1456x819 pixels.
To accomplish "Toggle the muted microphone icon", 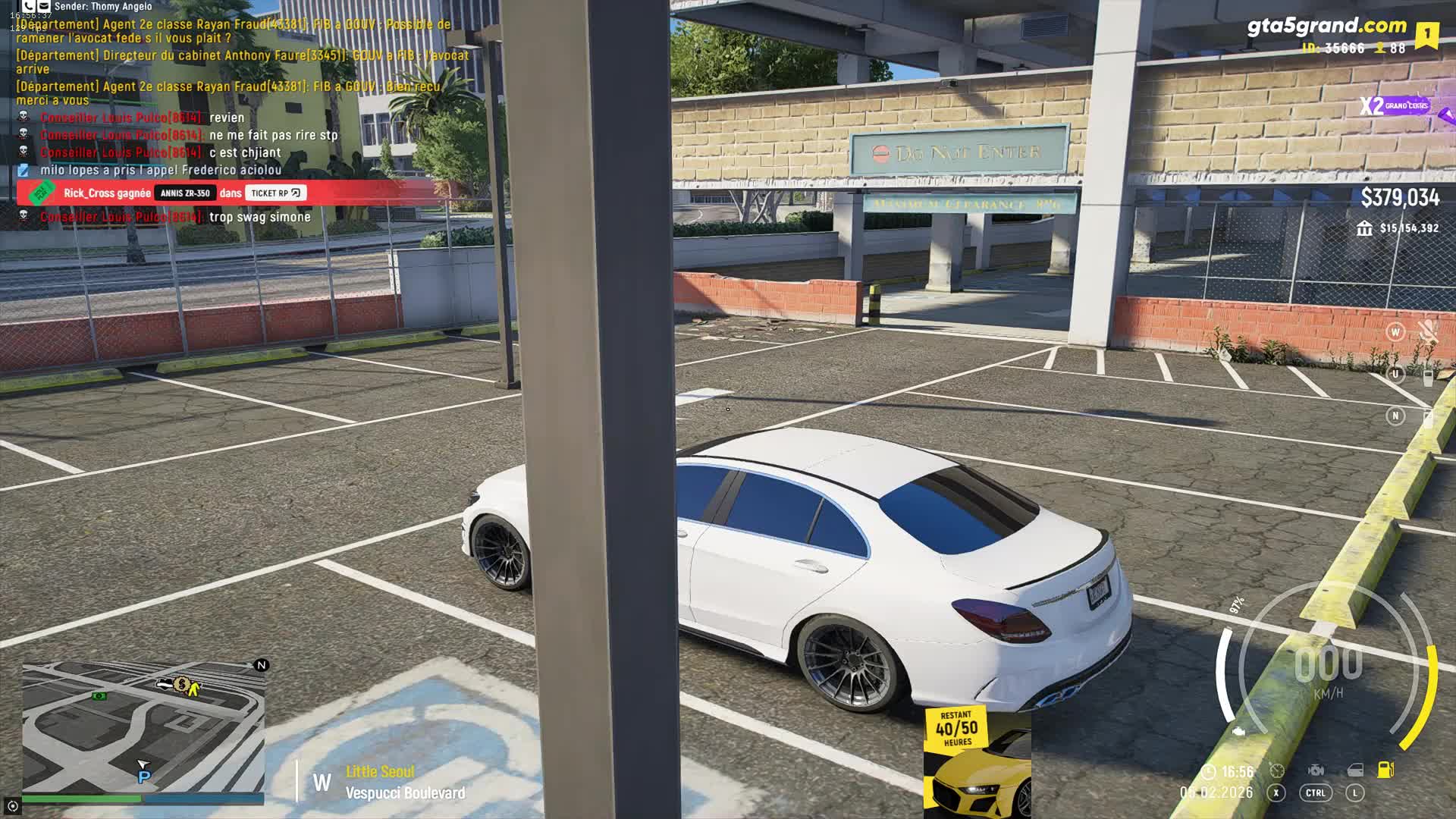I will (1428, 331).
